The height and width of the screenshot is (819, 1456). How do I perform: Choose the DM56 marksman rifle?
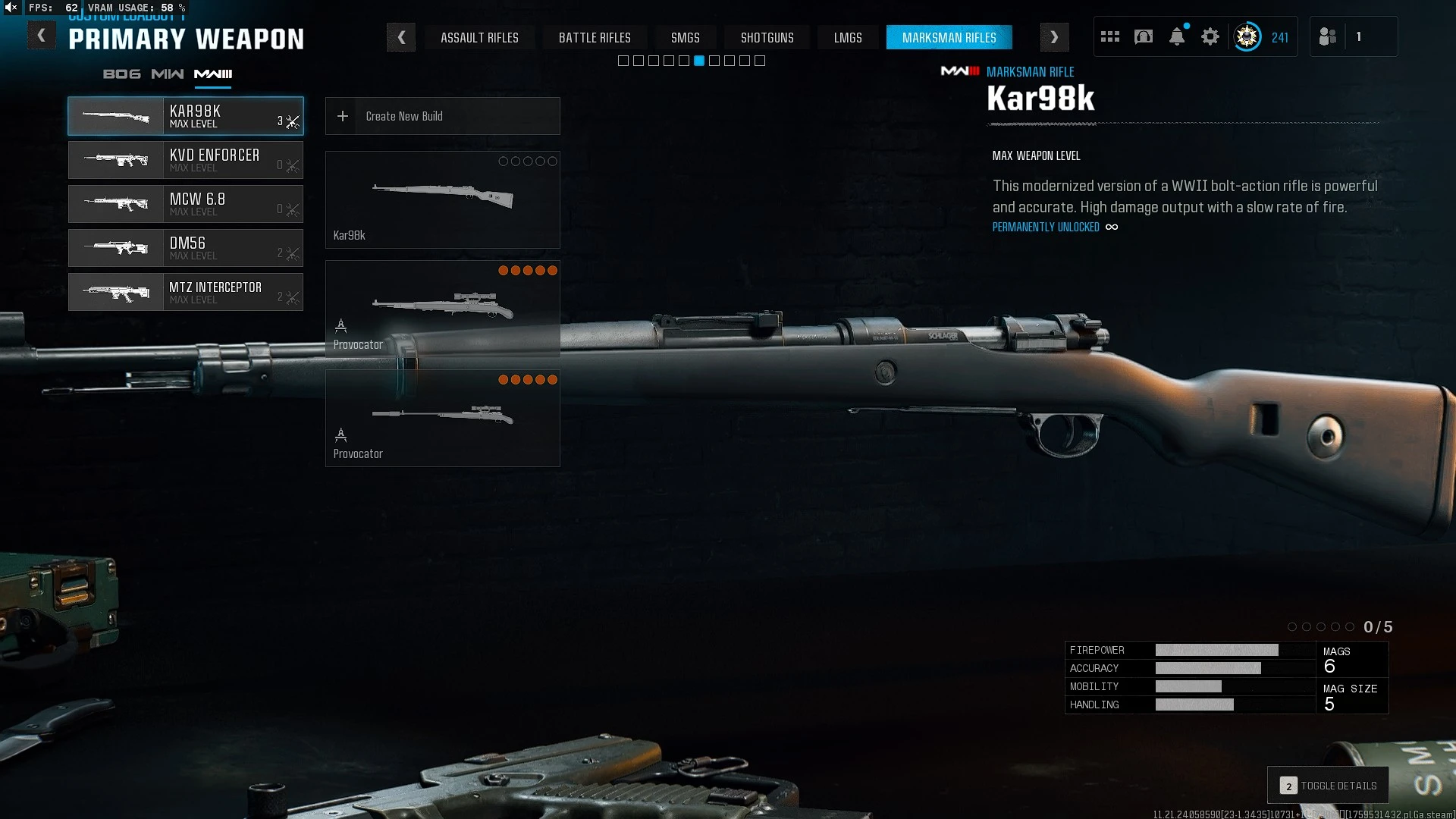click(x=186, y=248)
